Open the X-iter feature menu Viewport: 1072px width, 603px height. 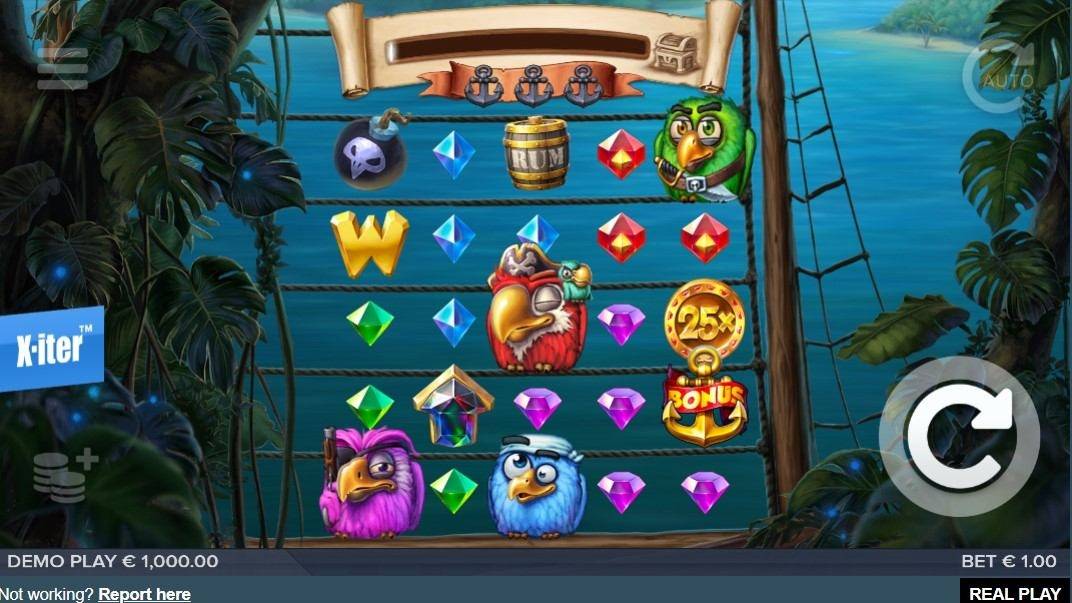pos(50,348)
